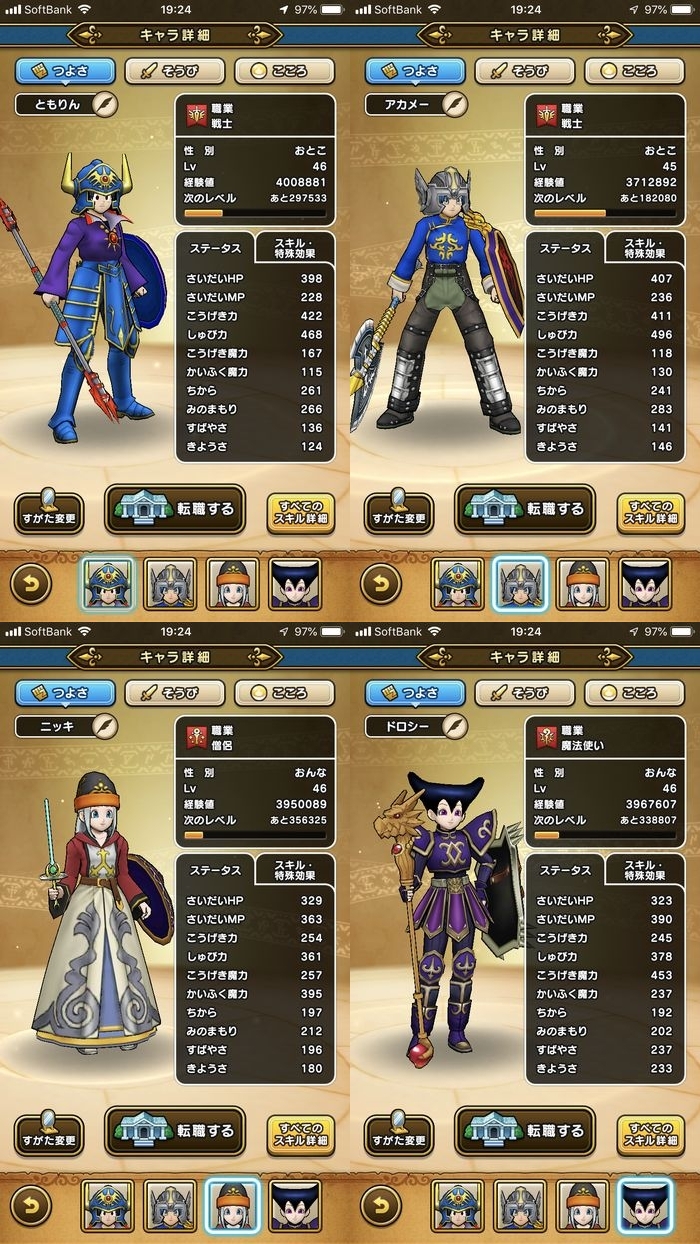Choose 転職する for the 僧侶 ニッキ
This screenshot has height=1244, width=700.
[175, 1131]
